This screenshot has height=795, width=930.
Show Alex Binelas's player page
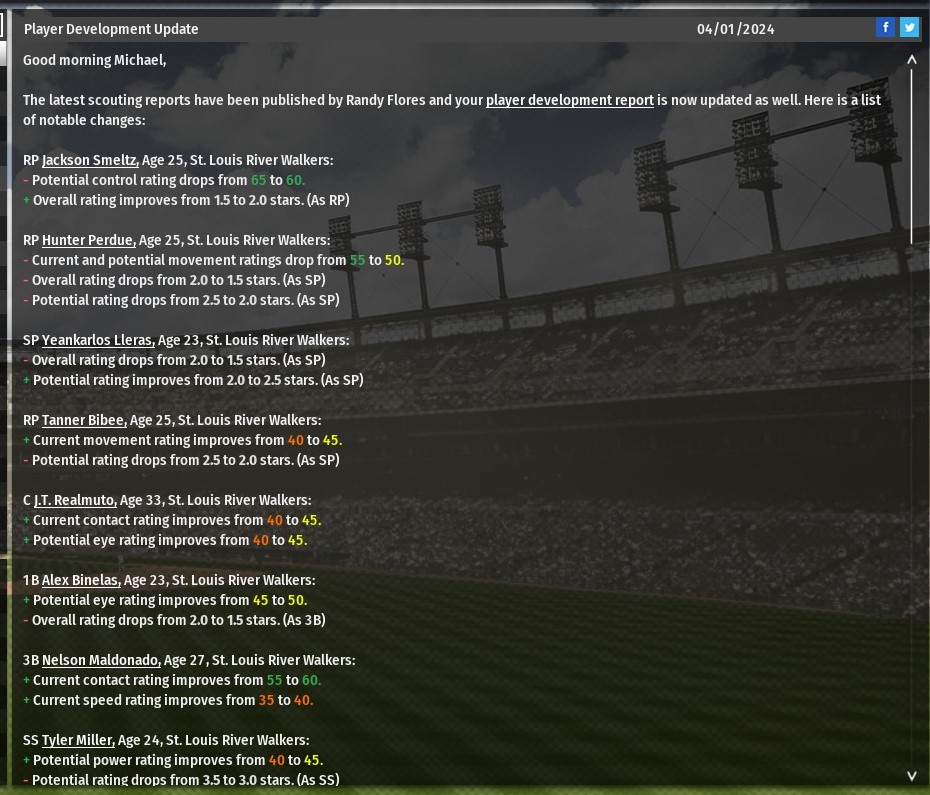click(81, 580)
